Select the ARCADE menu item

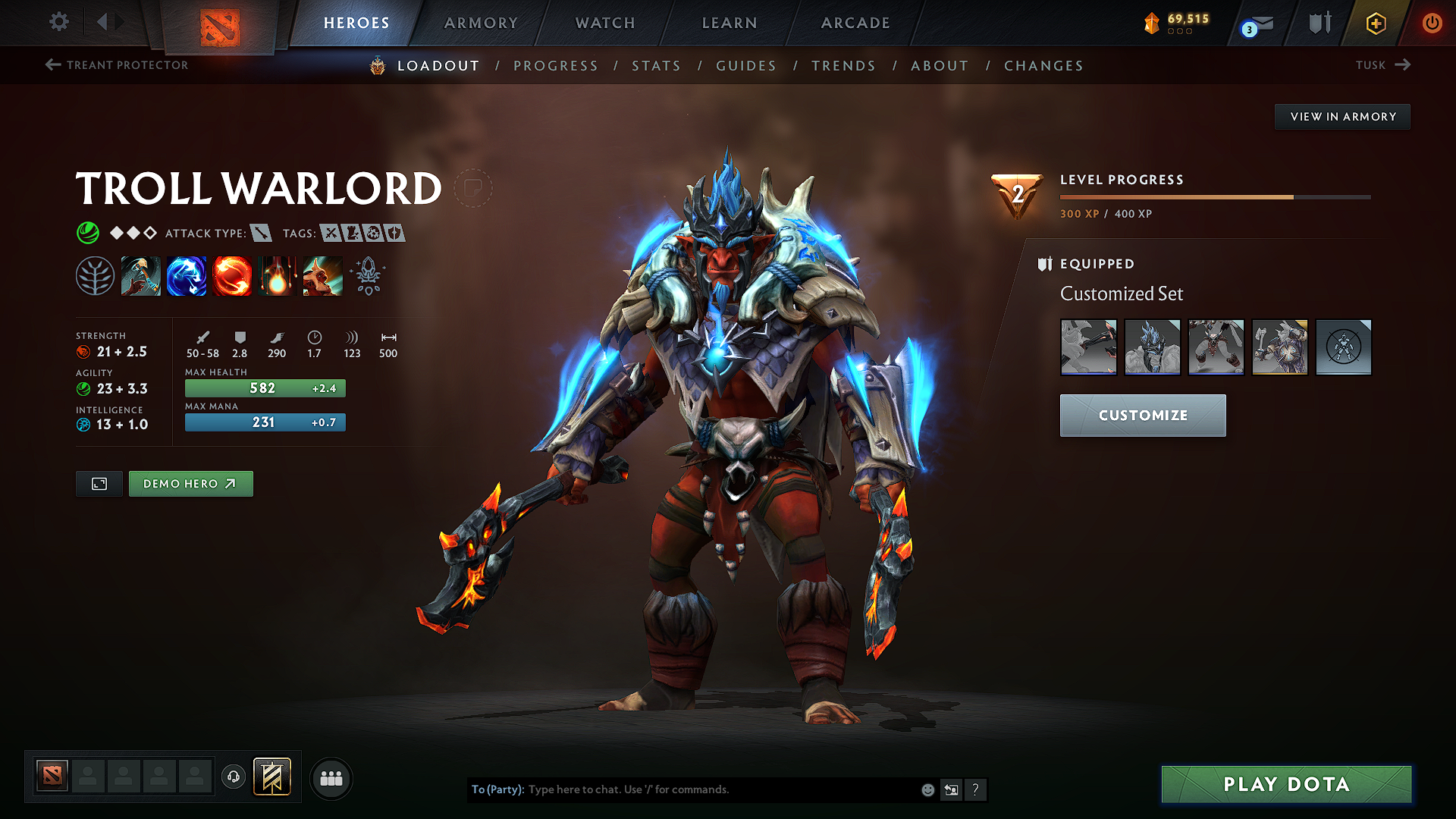[855, 23]
